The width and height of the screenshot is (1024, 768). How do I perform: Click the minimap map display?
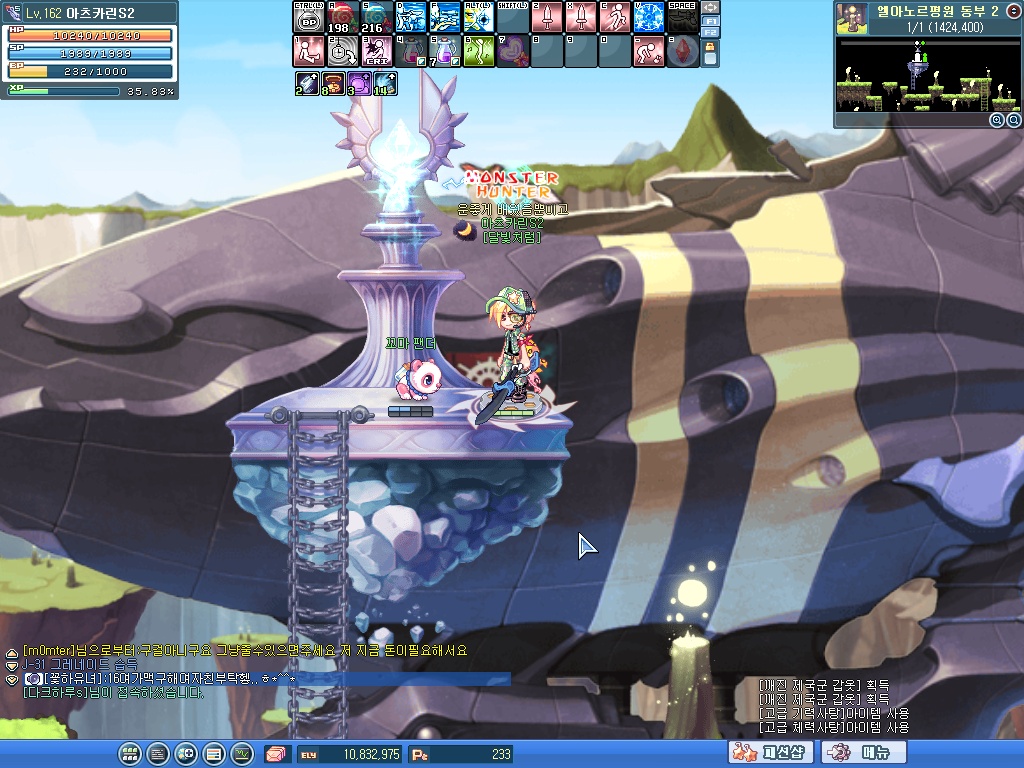coord(928,75)
